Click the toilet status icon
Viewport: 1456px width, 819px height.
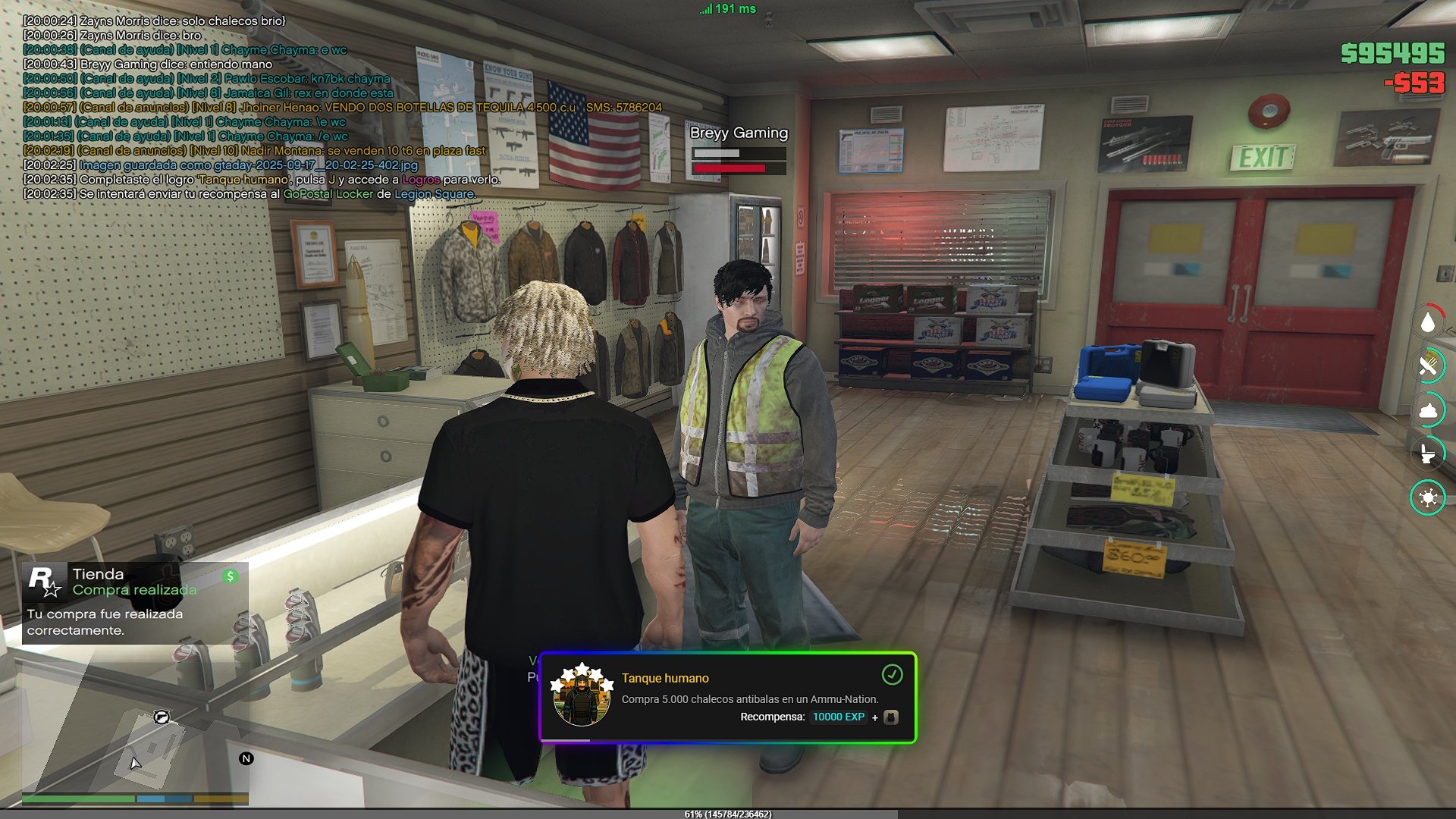click(1428, 453)
